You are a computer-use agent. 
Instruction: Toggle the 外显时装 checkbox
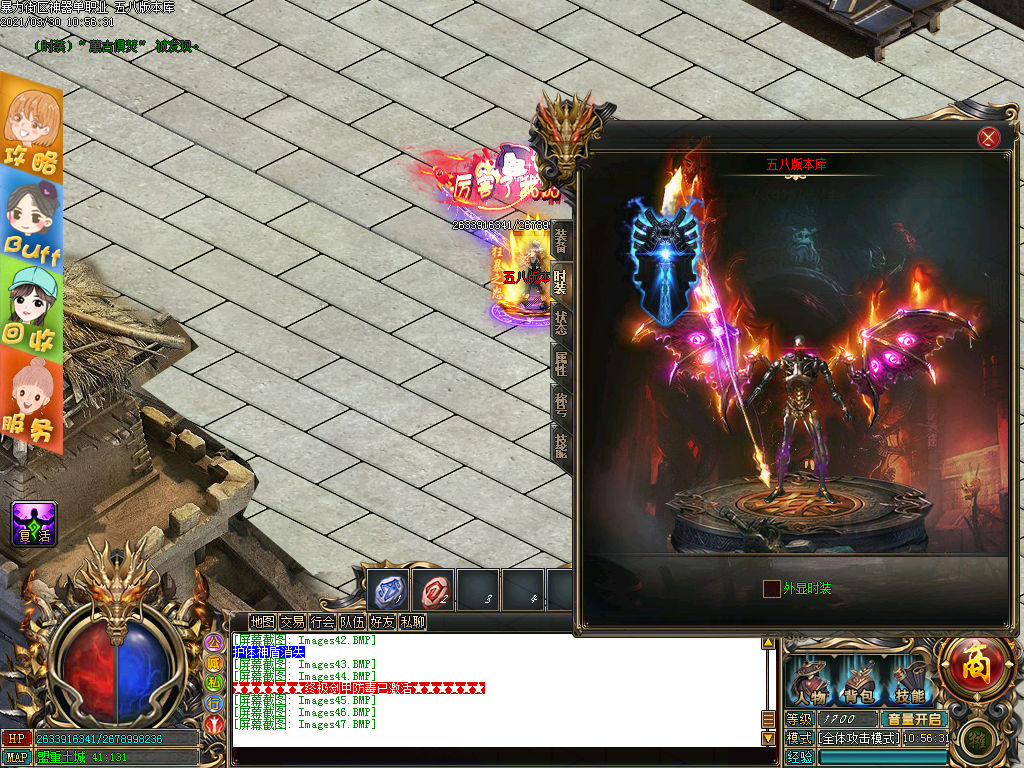click(772, 589)
